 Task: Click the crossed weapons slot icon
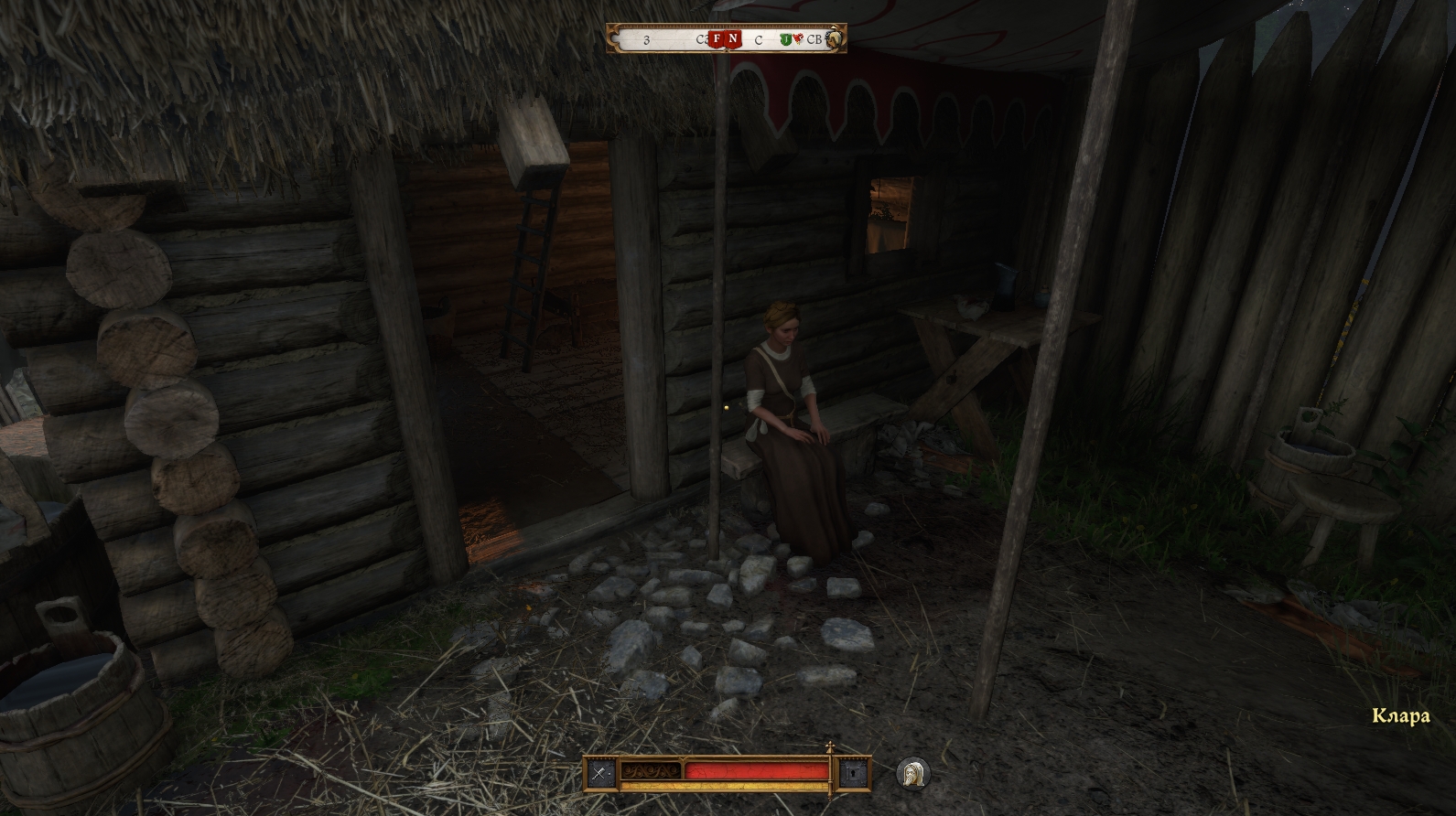pos(599,773)
